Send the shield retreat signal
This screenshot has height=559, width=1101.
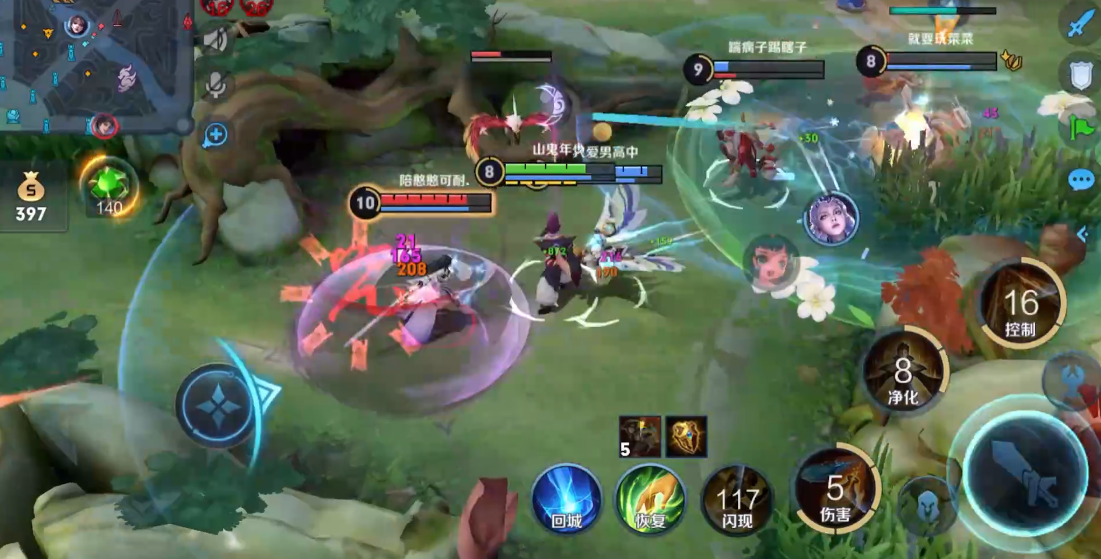(1081, 74)
